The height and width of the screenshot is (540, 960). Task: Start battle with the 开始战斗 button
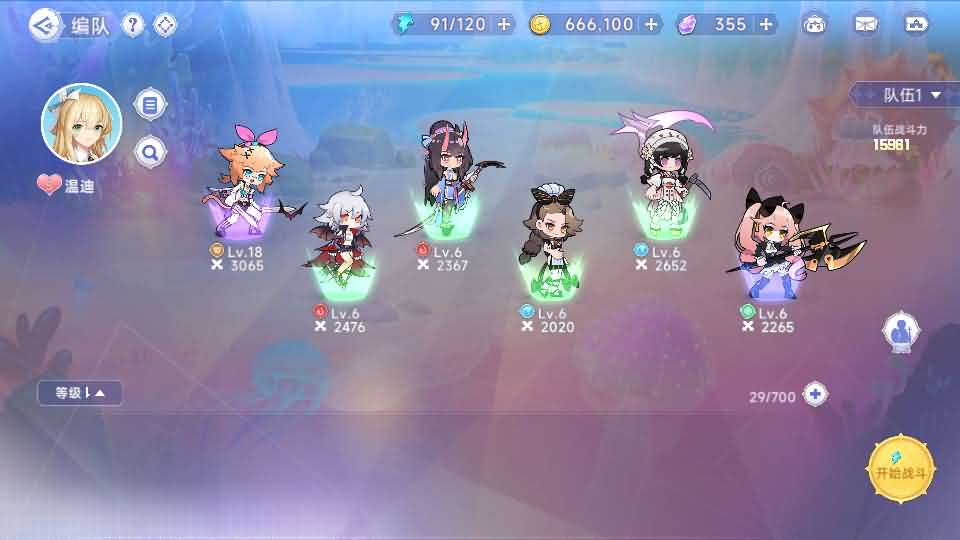(x=902, y=468)
